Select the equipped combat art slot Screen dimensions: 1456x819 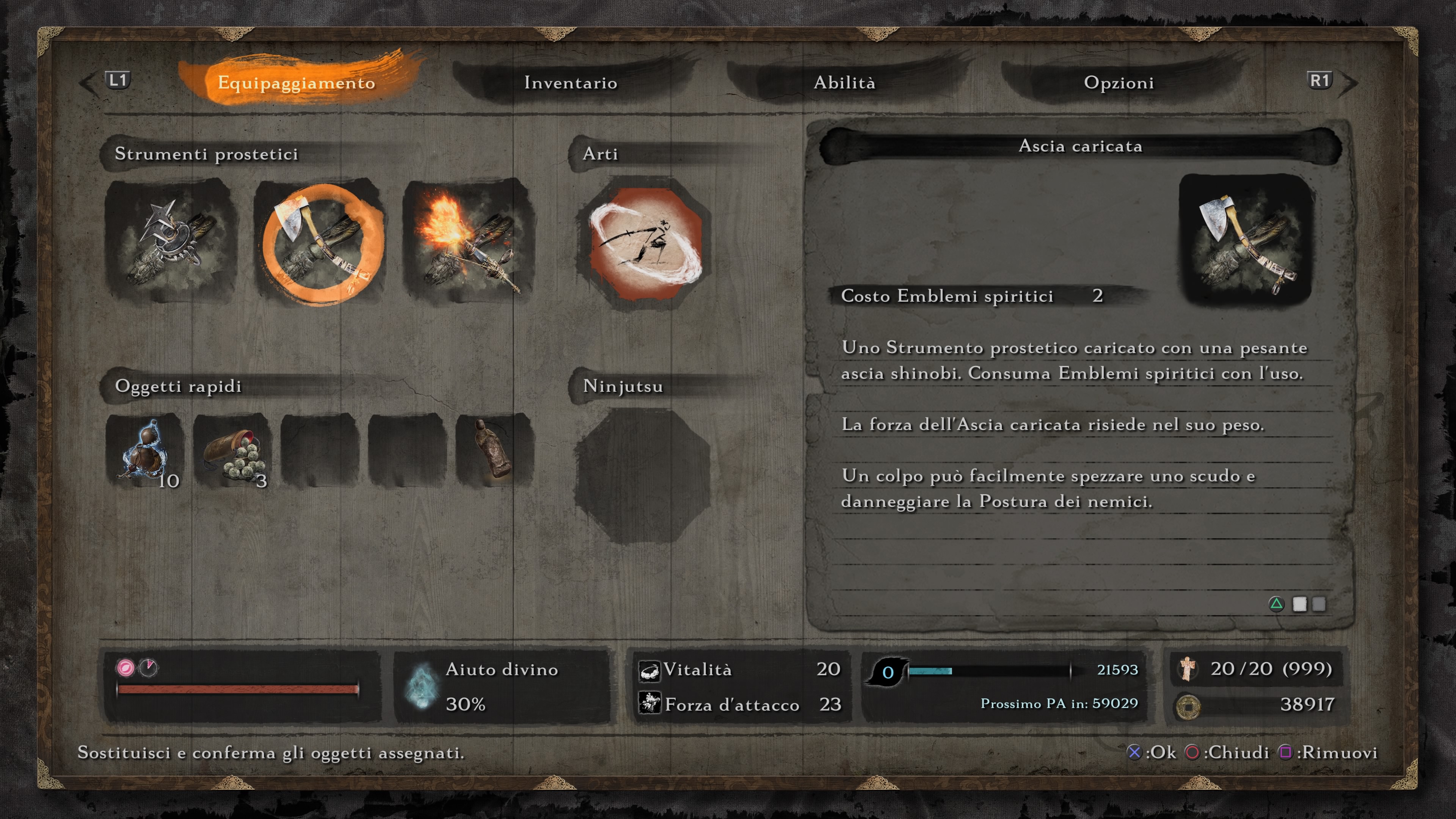pyautogui.click(x=644, y=243)
